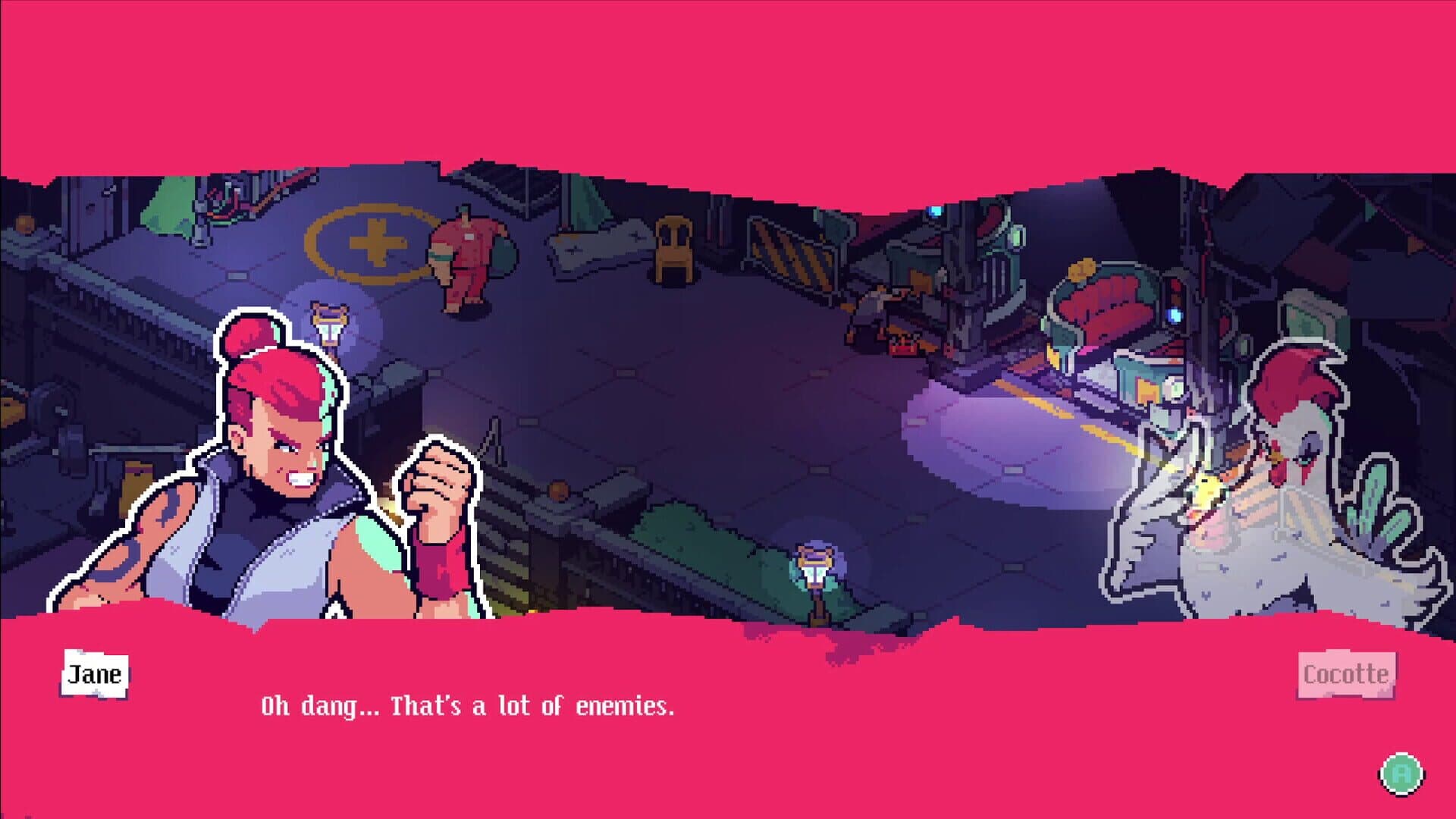The width and height of the screenshot is (1456, 819).
Task: Select Jane's name tag
Action: pos(94,675)
